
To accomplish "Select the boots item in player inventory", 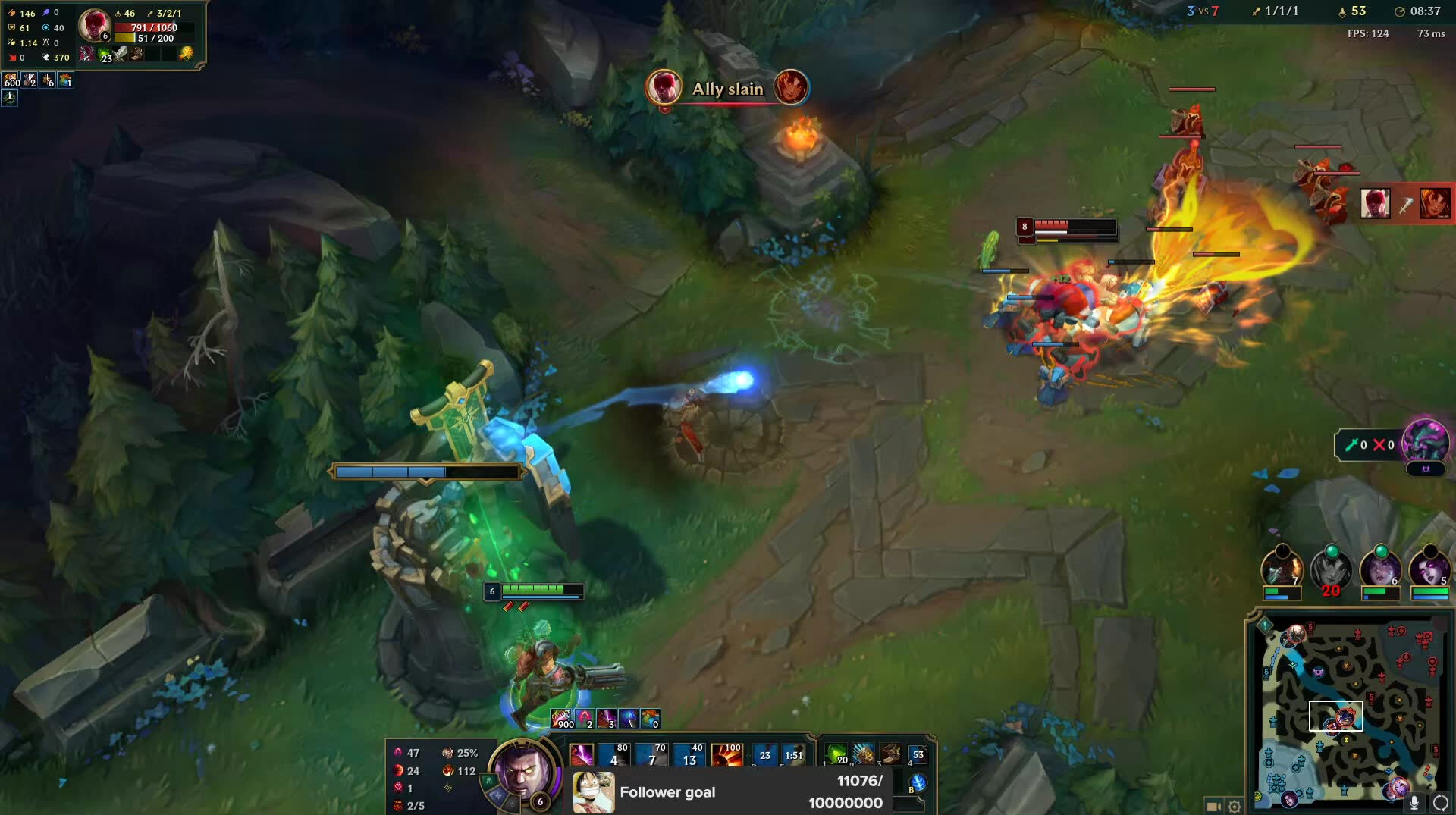I will click(x=890, y=754).
